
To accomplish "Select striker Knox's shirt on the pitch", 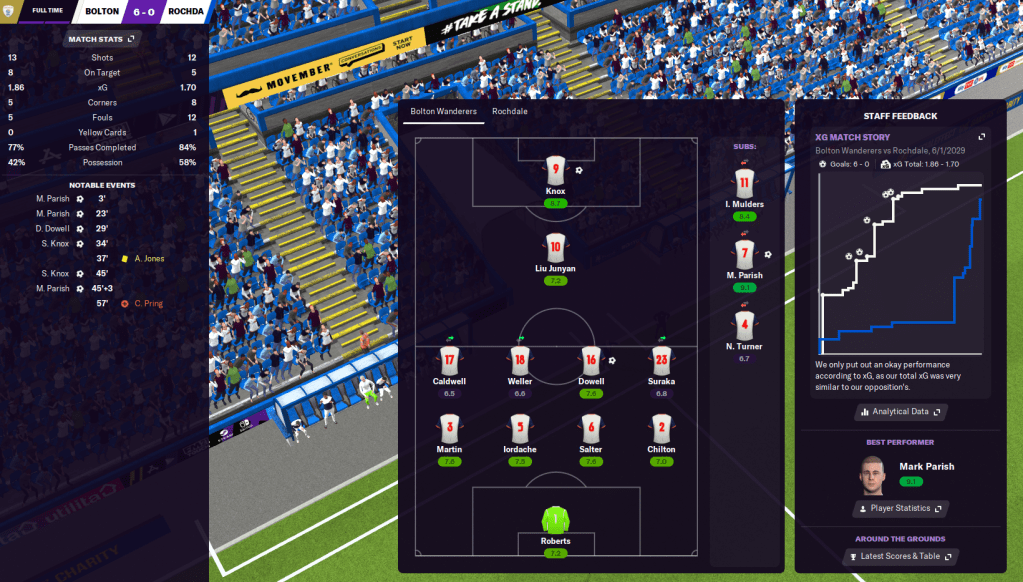I will click(x=555, y=168).
